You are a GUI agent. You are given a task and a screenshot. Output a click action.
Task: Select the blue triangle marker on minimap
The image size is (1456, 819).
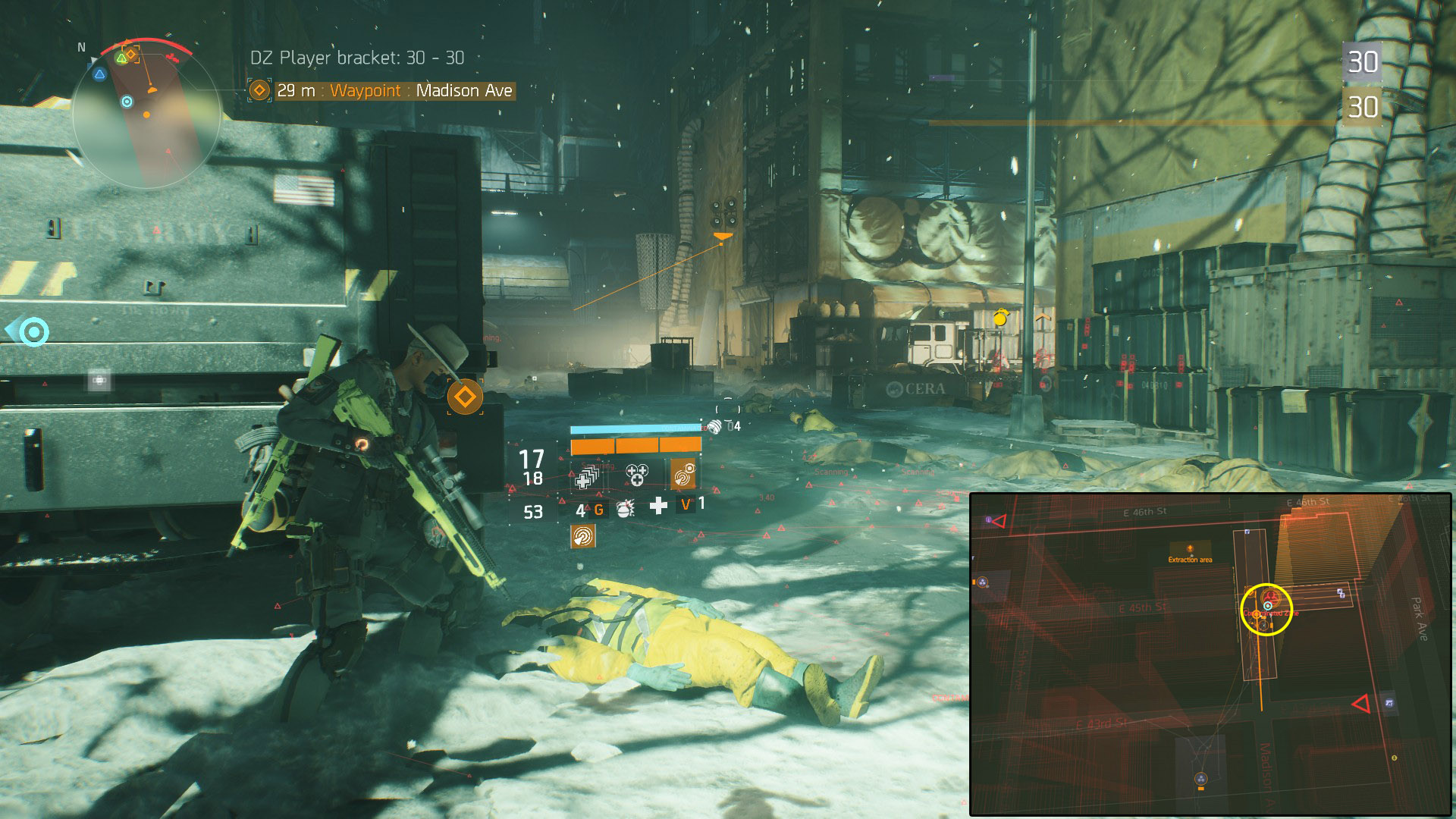click(x=99, y=74)
